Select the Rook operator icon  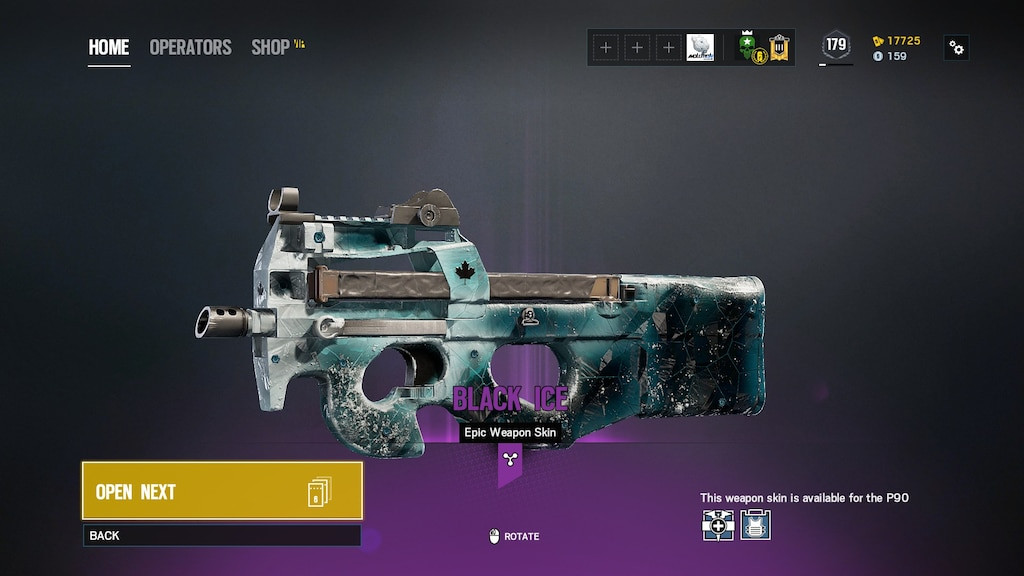click(x=755, y=525)
